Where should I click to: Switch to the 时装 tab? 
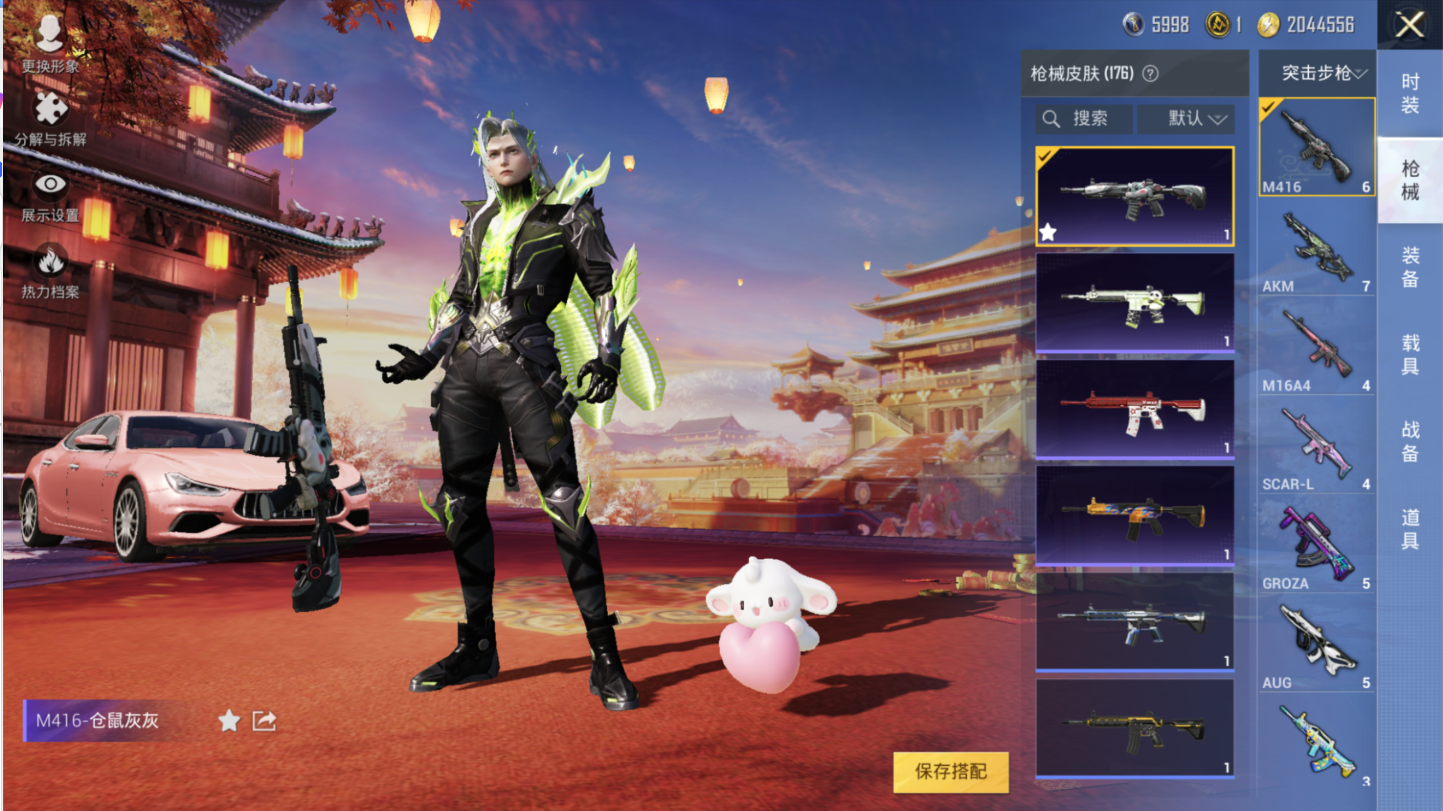click(1409, 93)
